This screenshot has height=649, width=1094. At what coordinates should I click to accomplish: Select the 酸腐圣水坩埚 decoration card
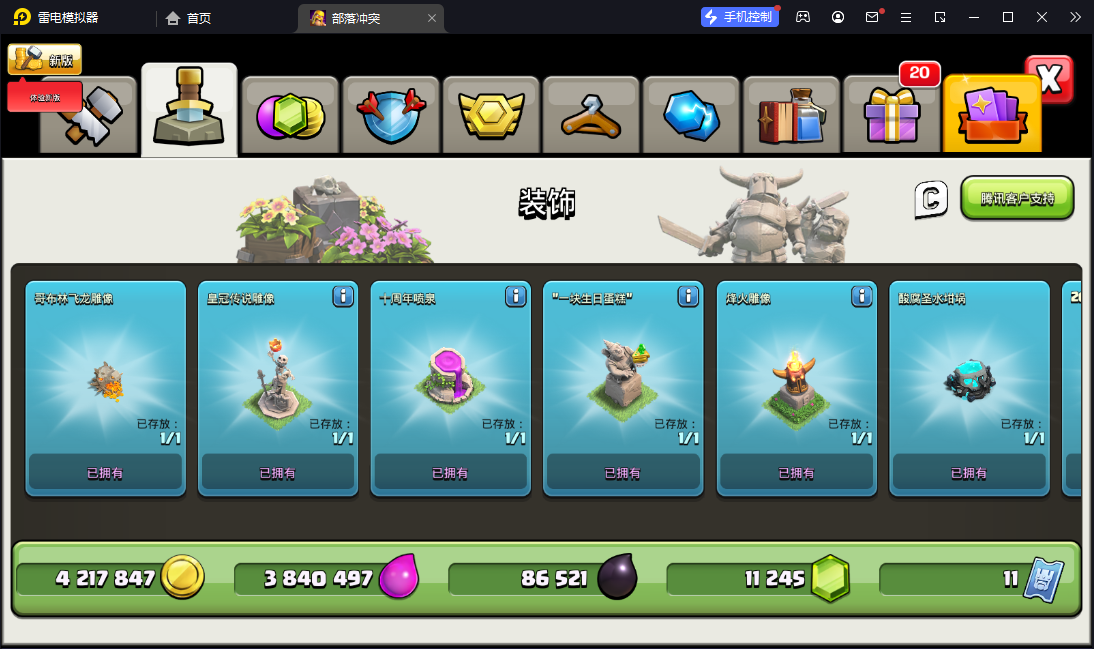click(x=968, y=380)
